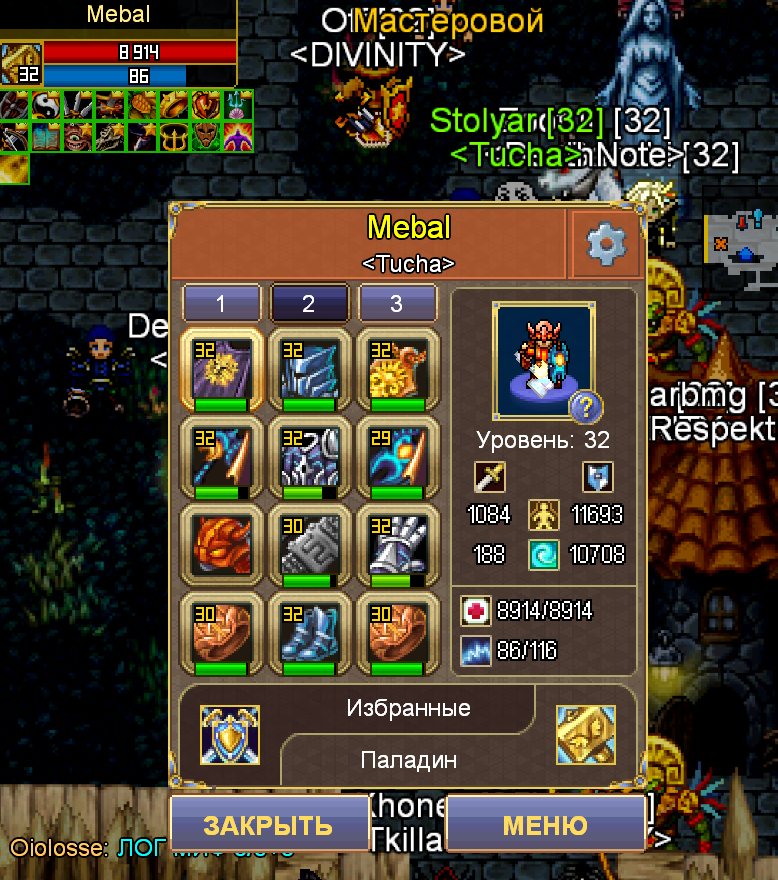Click the question mark on character portrait
This screenshot has height=880, width=778.
pos(585,407)
